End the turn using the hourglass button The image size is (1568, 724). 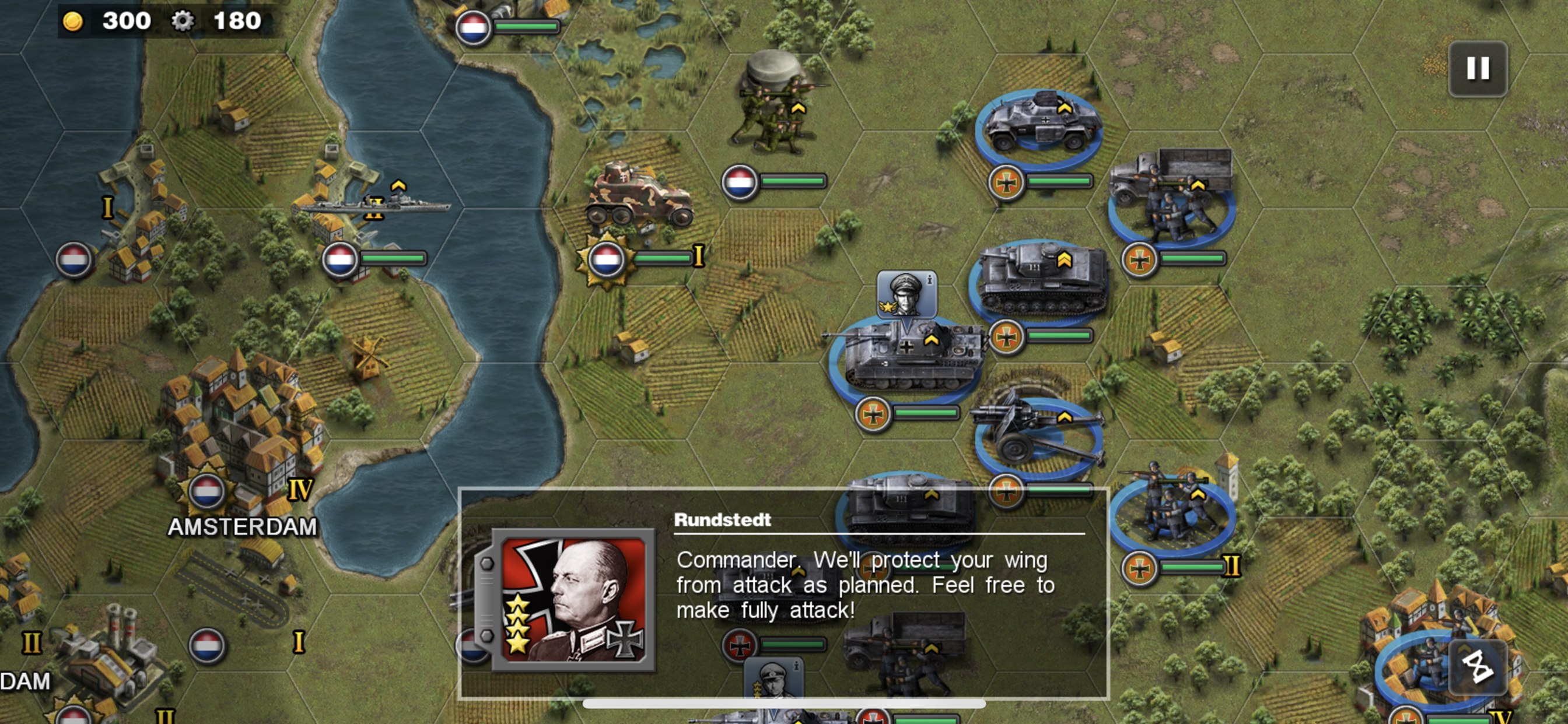1478,667
